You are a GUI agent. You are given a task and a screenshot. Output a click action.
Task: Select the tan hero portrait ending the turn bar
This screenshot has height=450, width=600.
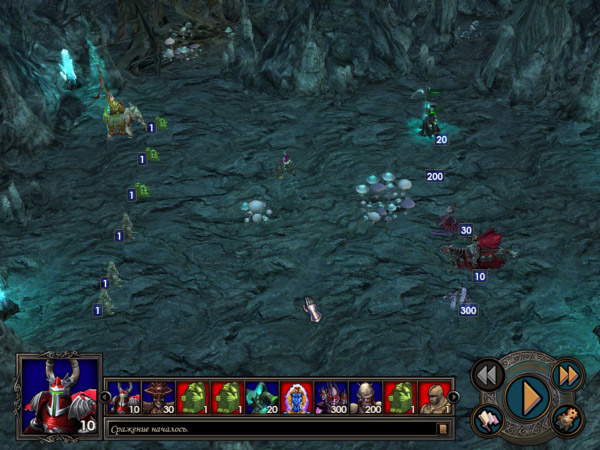[434, 398]
